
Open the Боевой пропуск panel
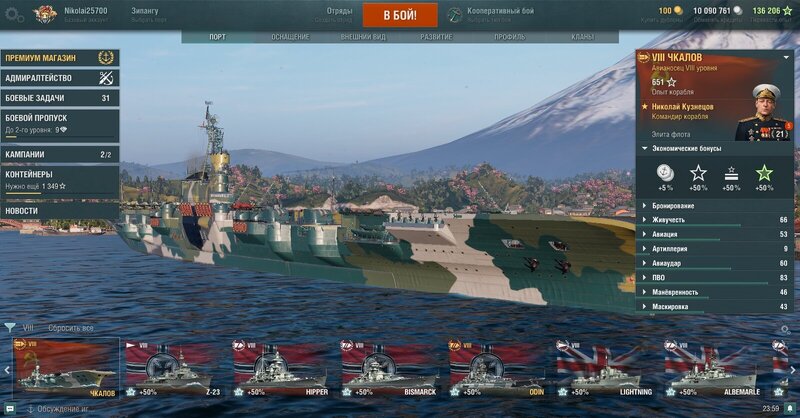point(59,123)
